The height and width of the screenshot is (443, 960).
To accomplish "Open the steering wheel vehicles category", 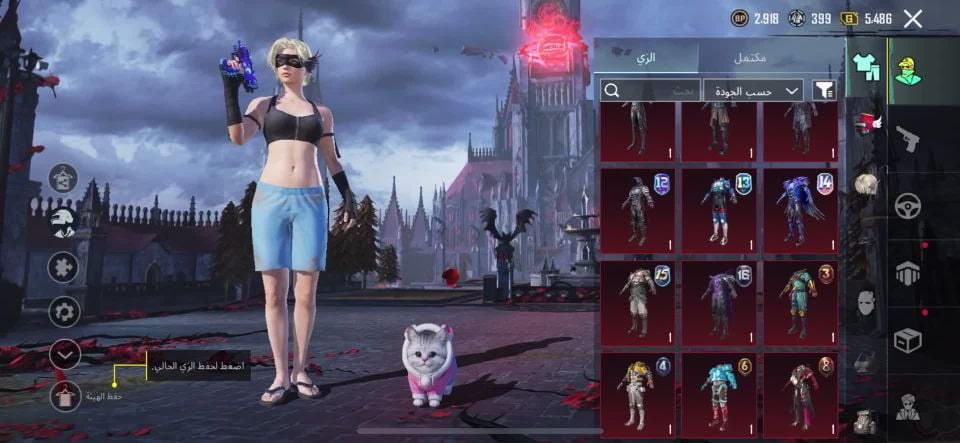I will point(907,205).
